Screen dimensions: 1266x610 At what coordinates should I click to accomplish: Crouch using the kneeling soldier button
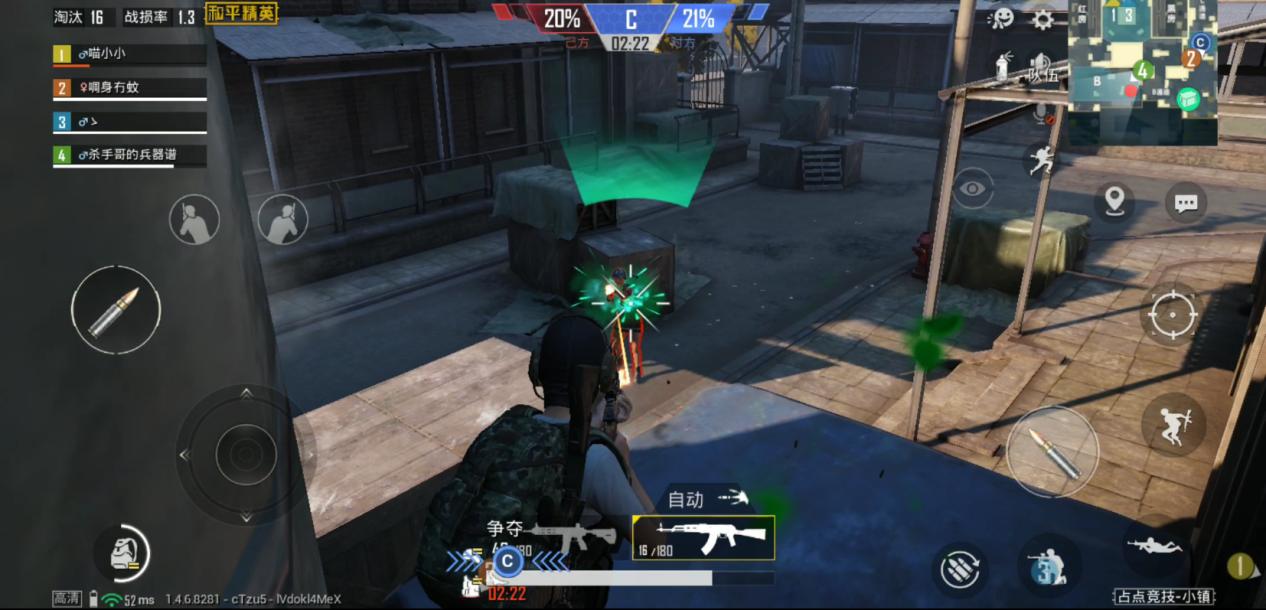coord(1049,566)
